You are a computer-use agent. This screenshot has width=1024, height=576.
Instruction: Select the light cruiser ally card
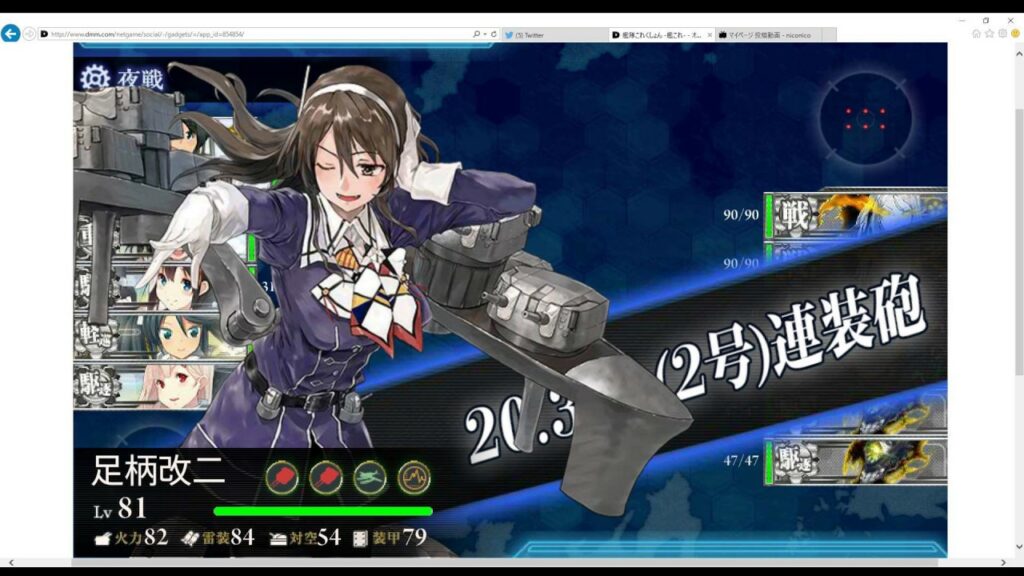pyautogui.click(x=160, y=334)
